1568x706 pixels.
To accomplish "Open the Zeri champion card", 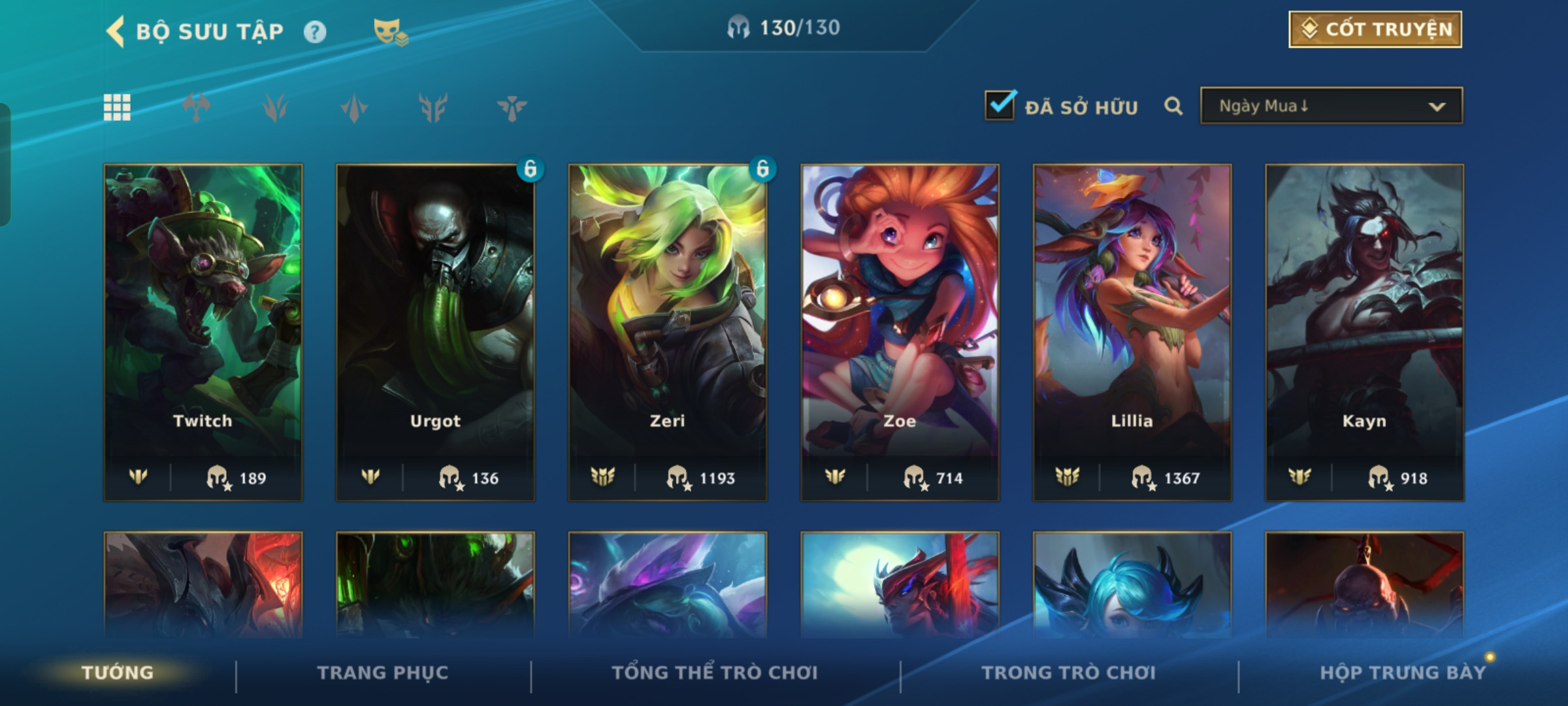I will coord(668,332).
